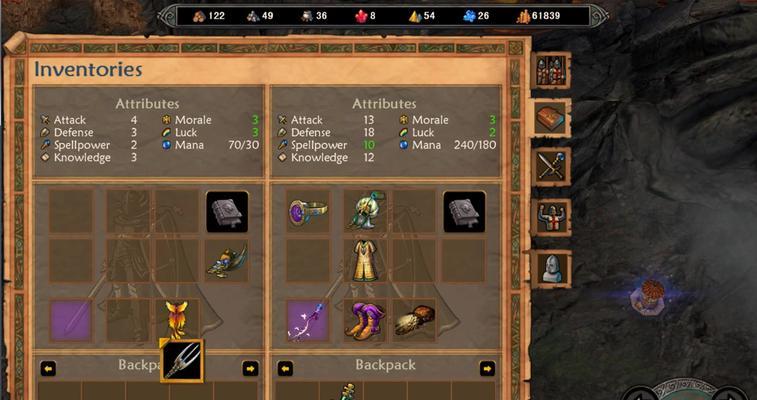
Task: Page right hero's backpack forward
Action: [487, 368]
